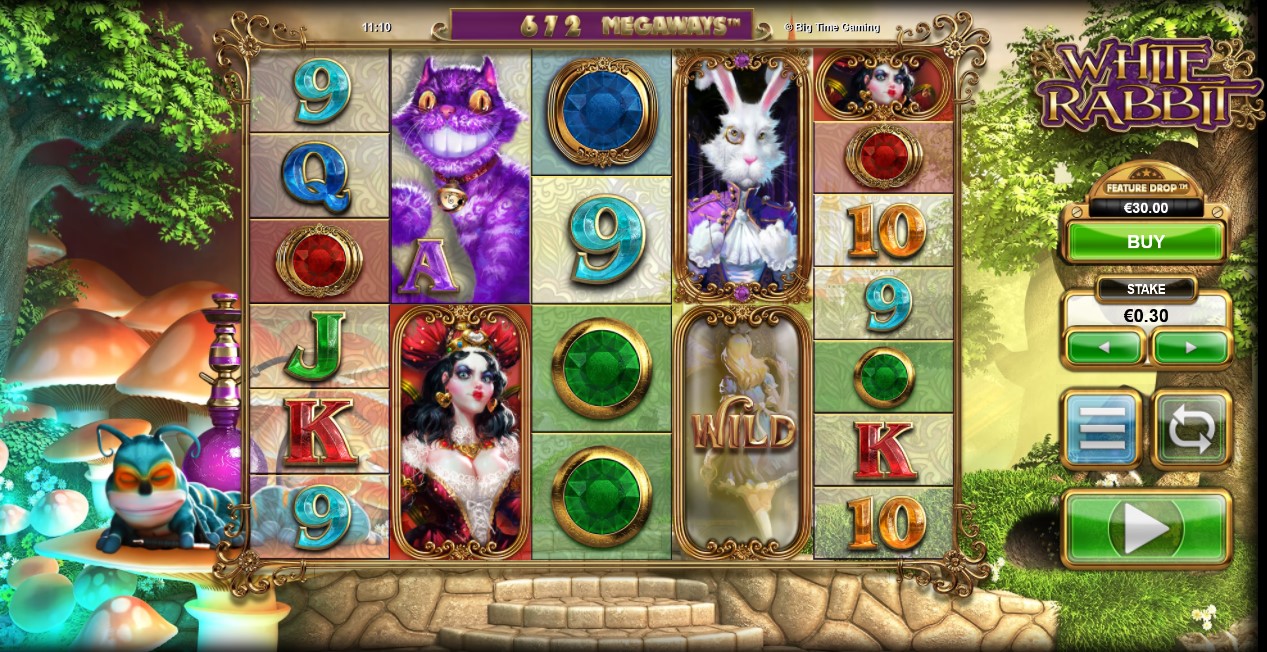
Task: Open the three-line game menu
Action: tap(1101, 429)
